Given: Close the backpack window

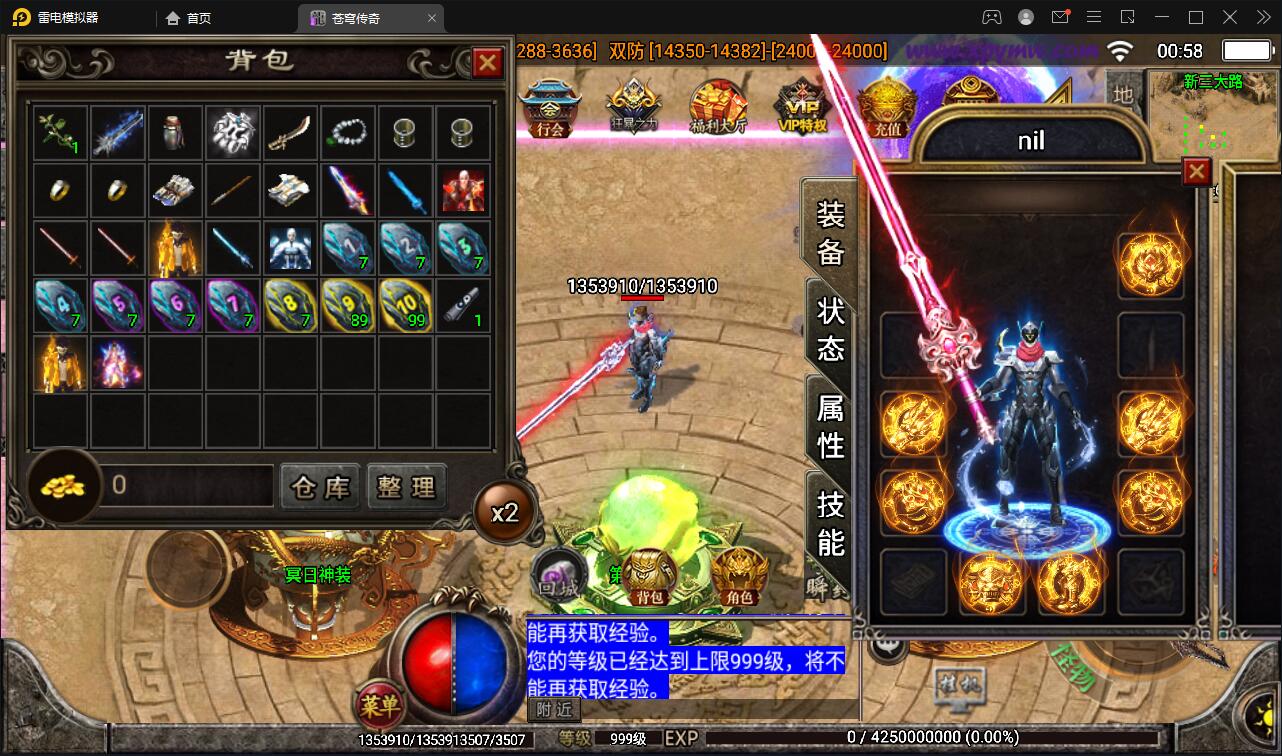Looking at the screenshot, I should pos(487,64).
